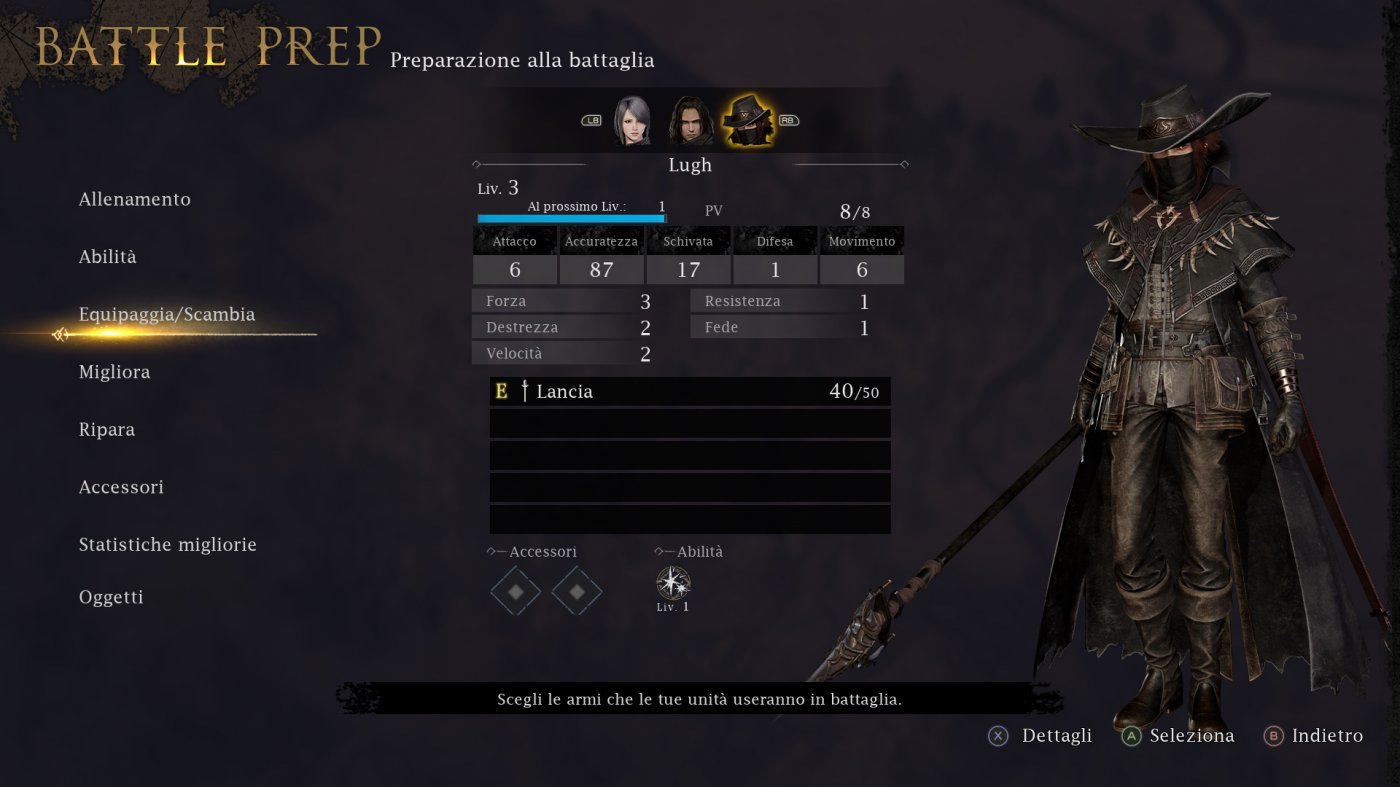Toggle the equipped E-rank Lancia weapon row

(690, 391)
